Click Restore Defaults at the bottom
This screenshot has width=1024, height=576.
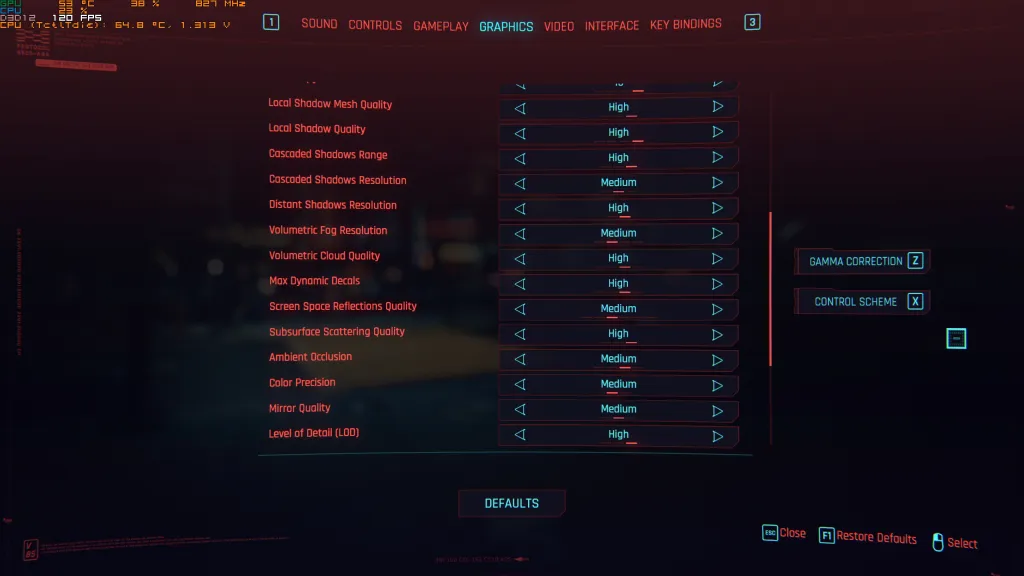pos(867,537)
